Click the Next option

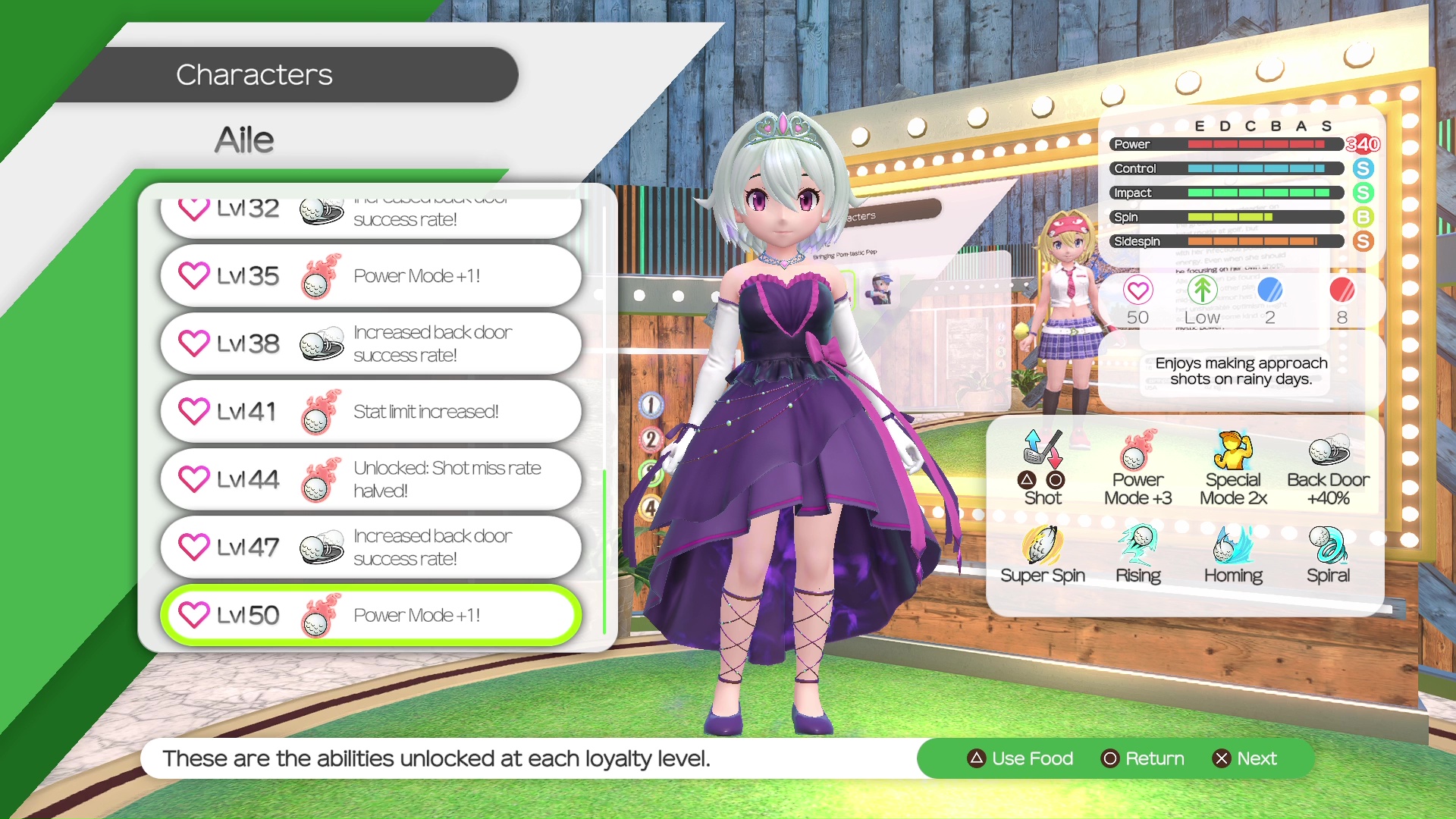pos(1245,758)
